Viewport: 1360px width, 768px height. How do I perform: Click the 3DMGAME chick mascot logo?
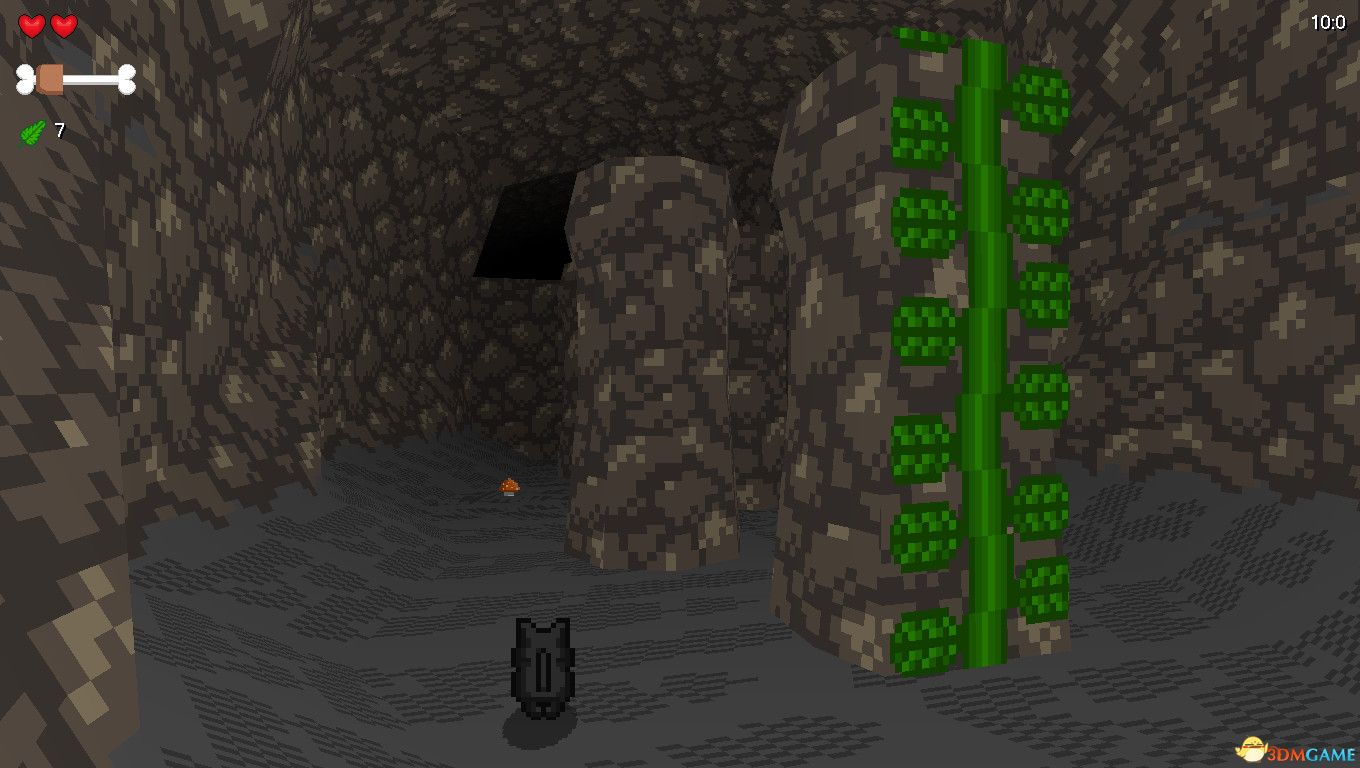(1252, 751)
